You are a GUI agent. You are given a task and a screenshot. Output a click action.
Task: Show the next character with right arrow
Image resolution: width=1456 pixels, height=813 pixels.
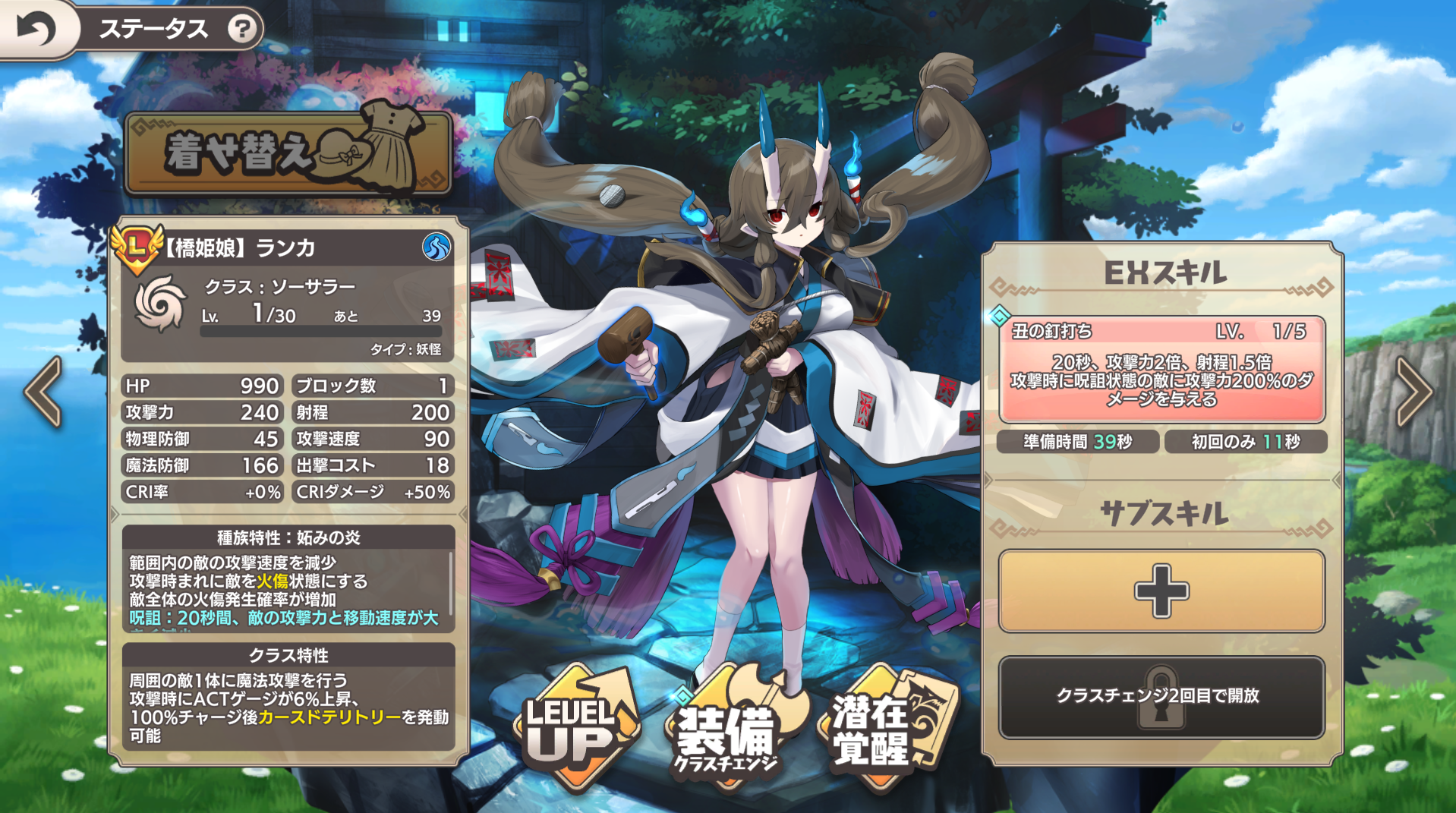click(1413, 392)
